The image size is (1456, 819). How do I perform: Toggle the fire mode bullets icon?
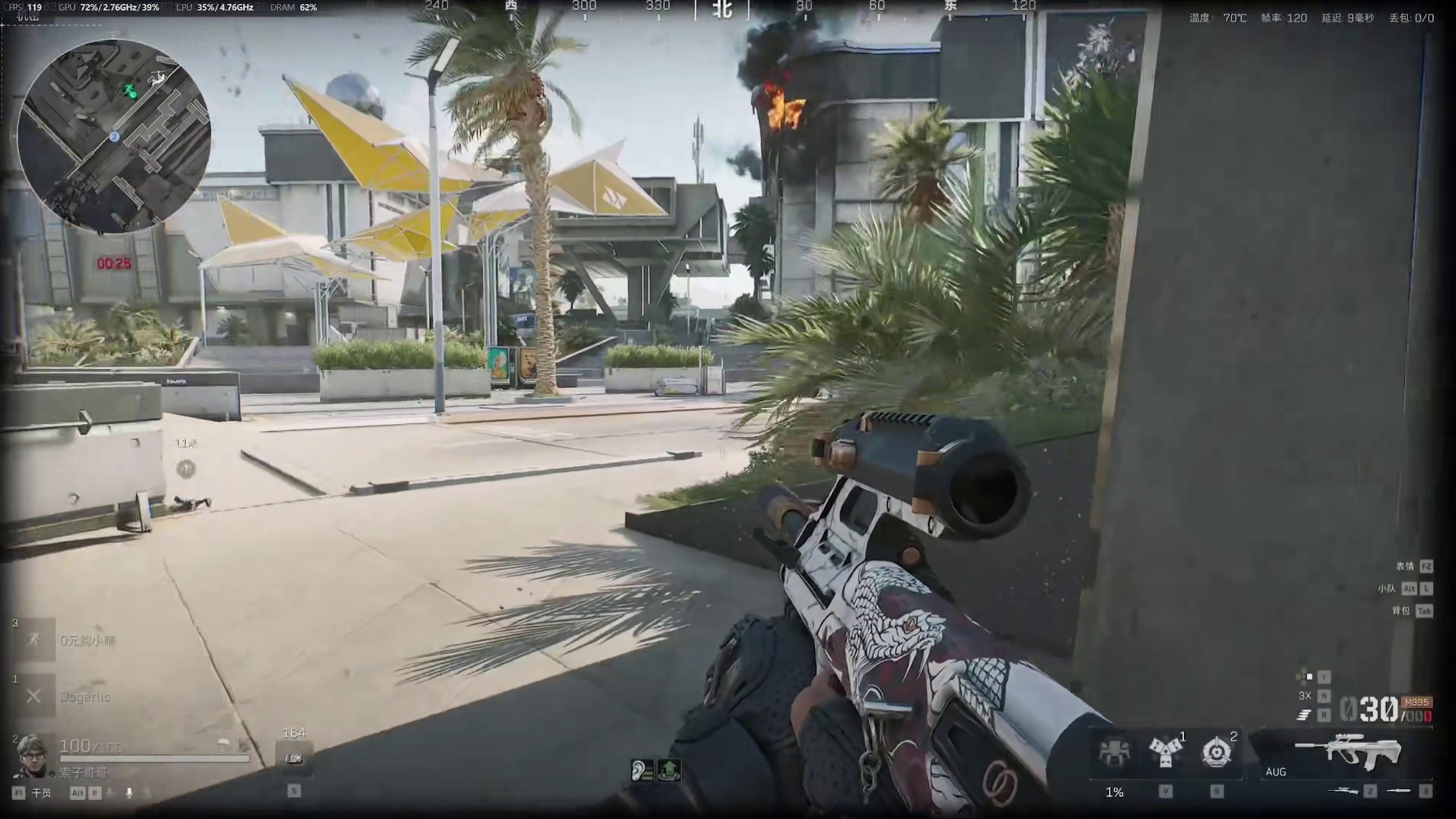coord(1305,714)
